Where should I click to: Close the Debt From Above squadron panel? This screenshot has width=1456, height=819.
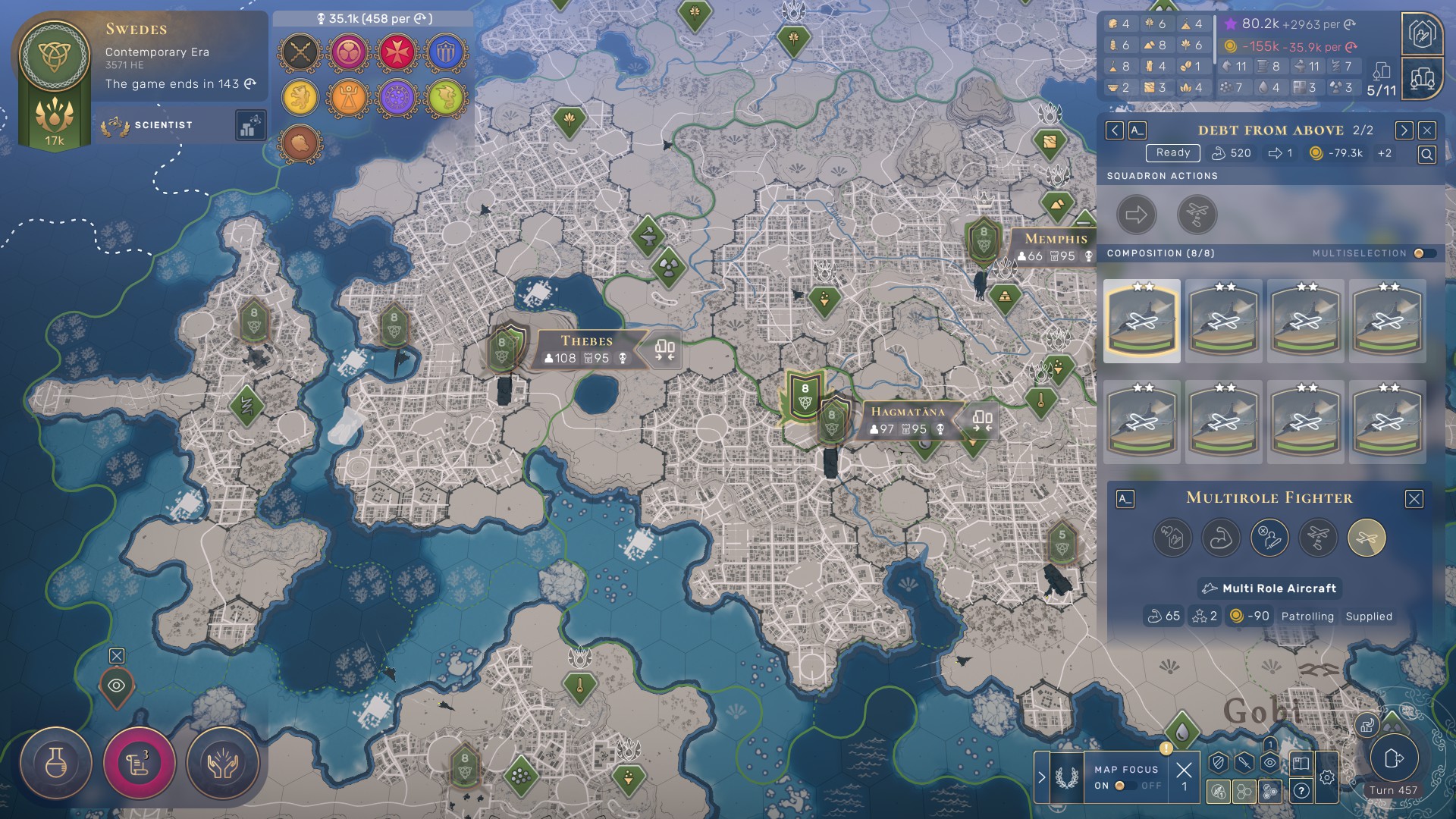point(1427,130)
